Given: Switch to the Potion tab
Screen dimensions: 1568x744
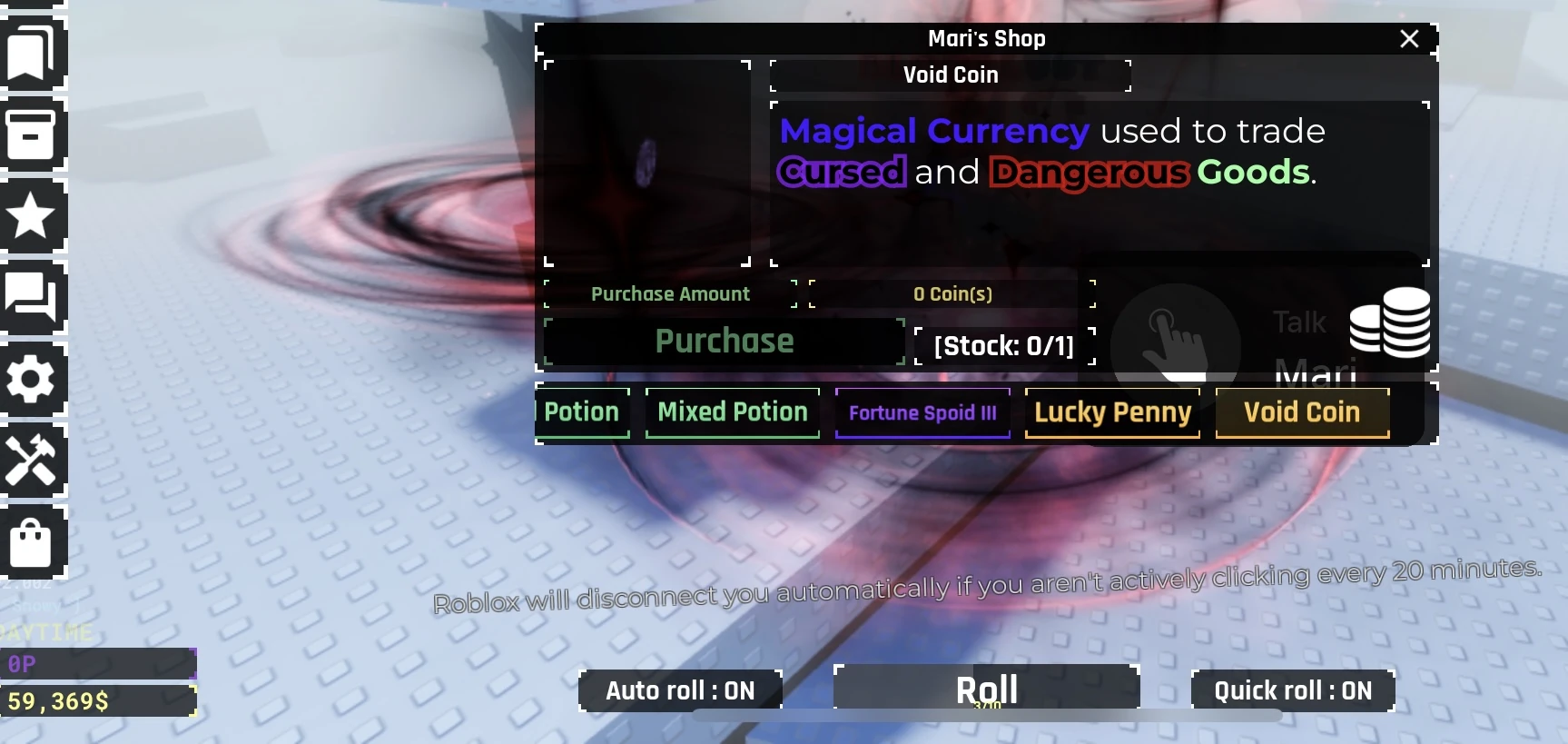Looking at the screenshot, I should coord(582,412).
